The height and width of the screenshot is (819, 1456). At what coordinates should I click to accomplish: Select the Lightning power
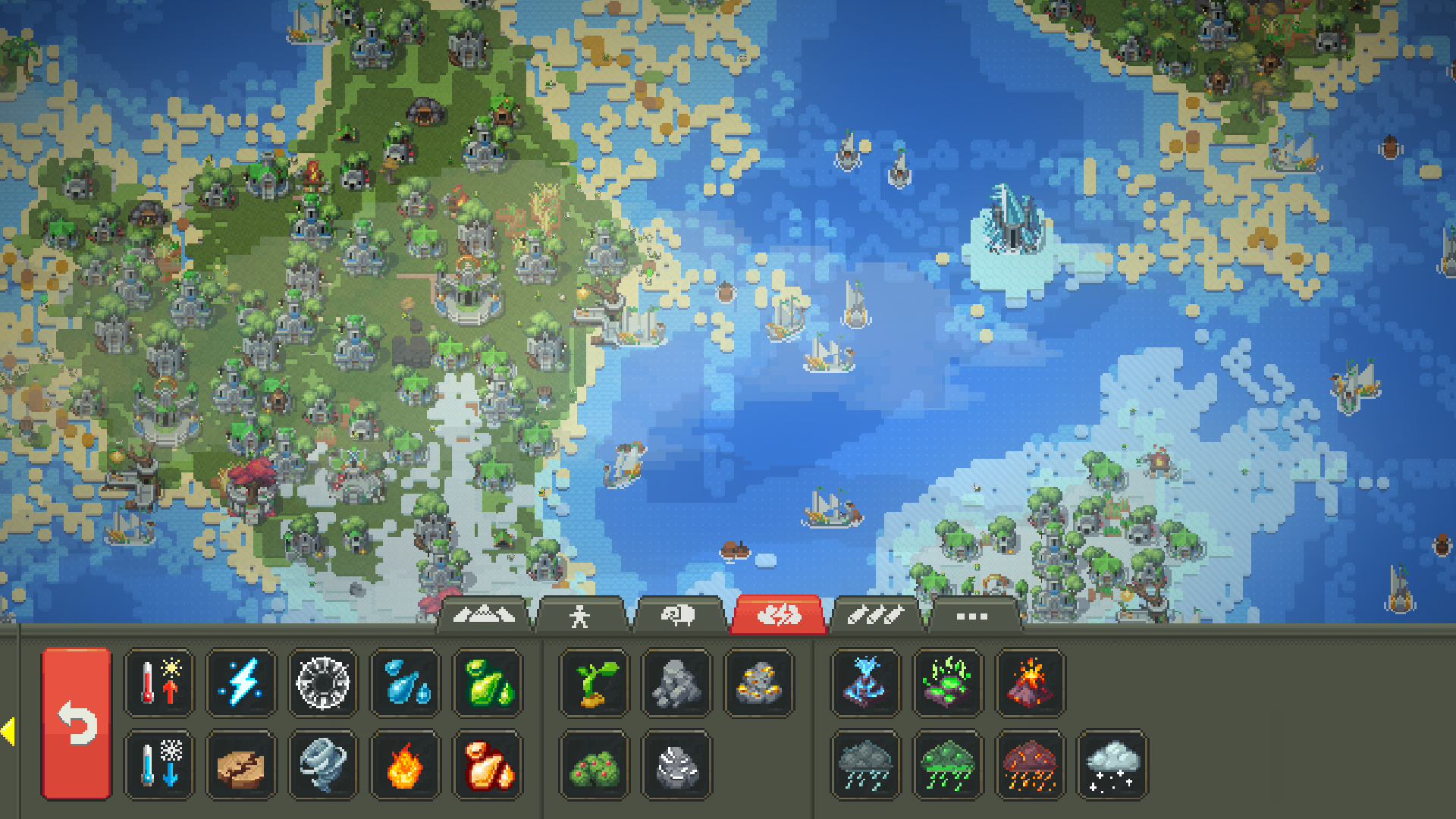point(240,683)
